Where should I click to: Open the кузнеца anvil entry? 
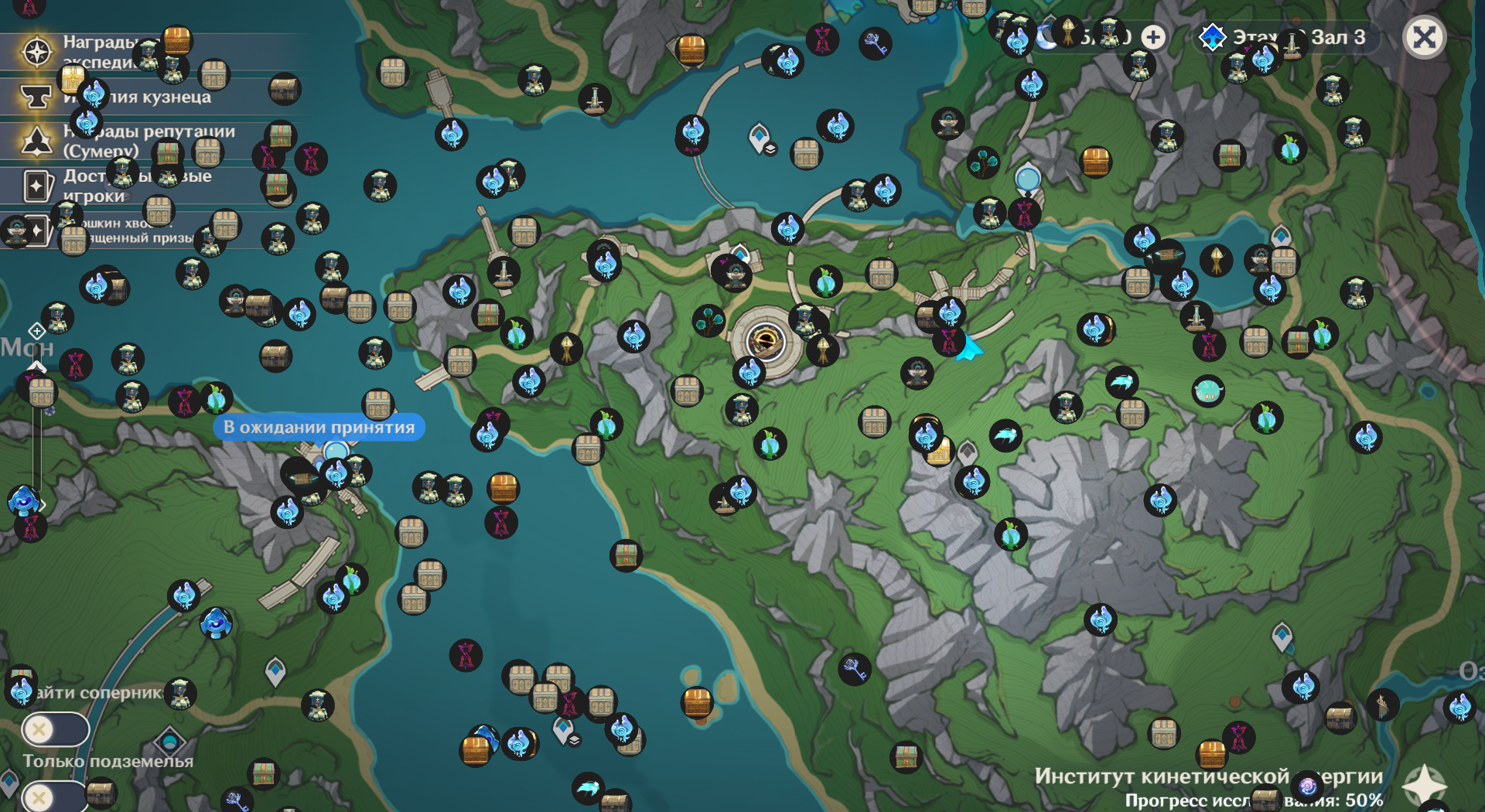point(37,97)
